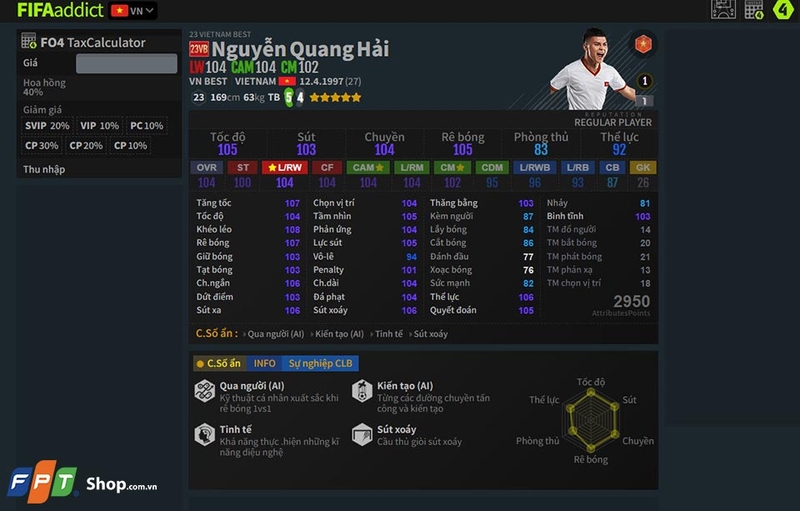
Task: Click the FIFAaddict logo
Action: pyautogui.click(x=59, y=11)
